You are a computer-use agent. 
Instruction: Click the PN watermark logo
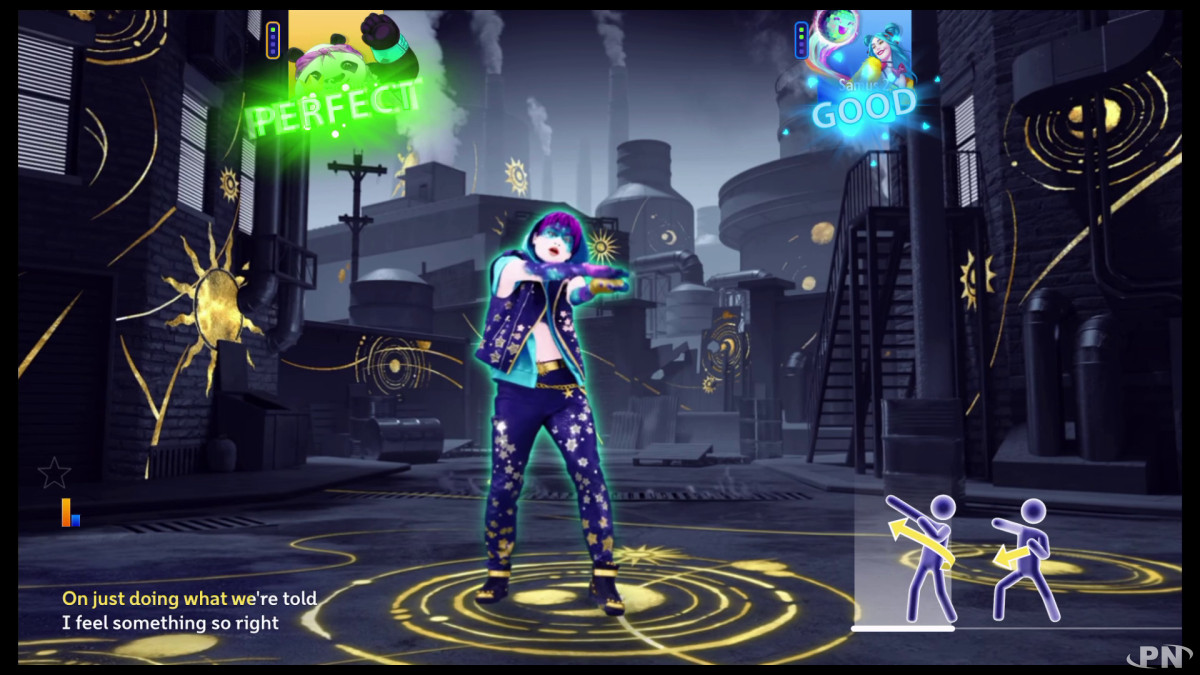[1158, 655]
